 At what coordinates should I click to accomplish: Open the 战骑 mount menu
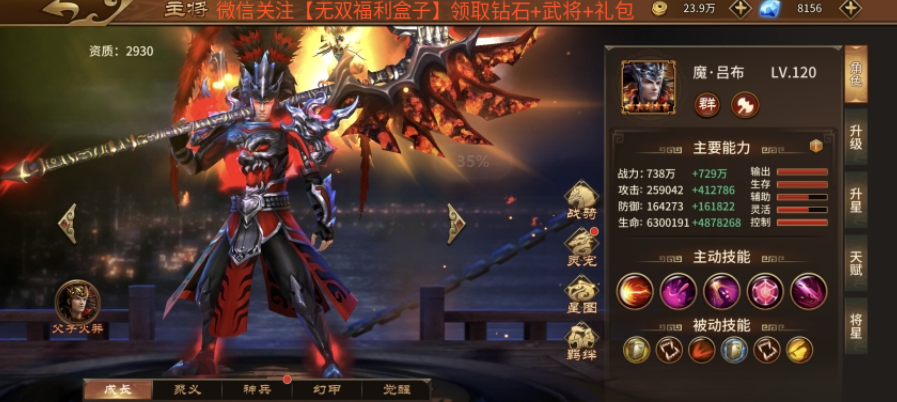pyautogui.click(x=582, y=199)
